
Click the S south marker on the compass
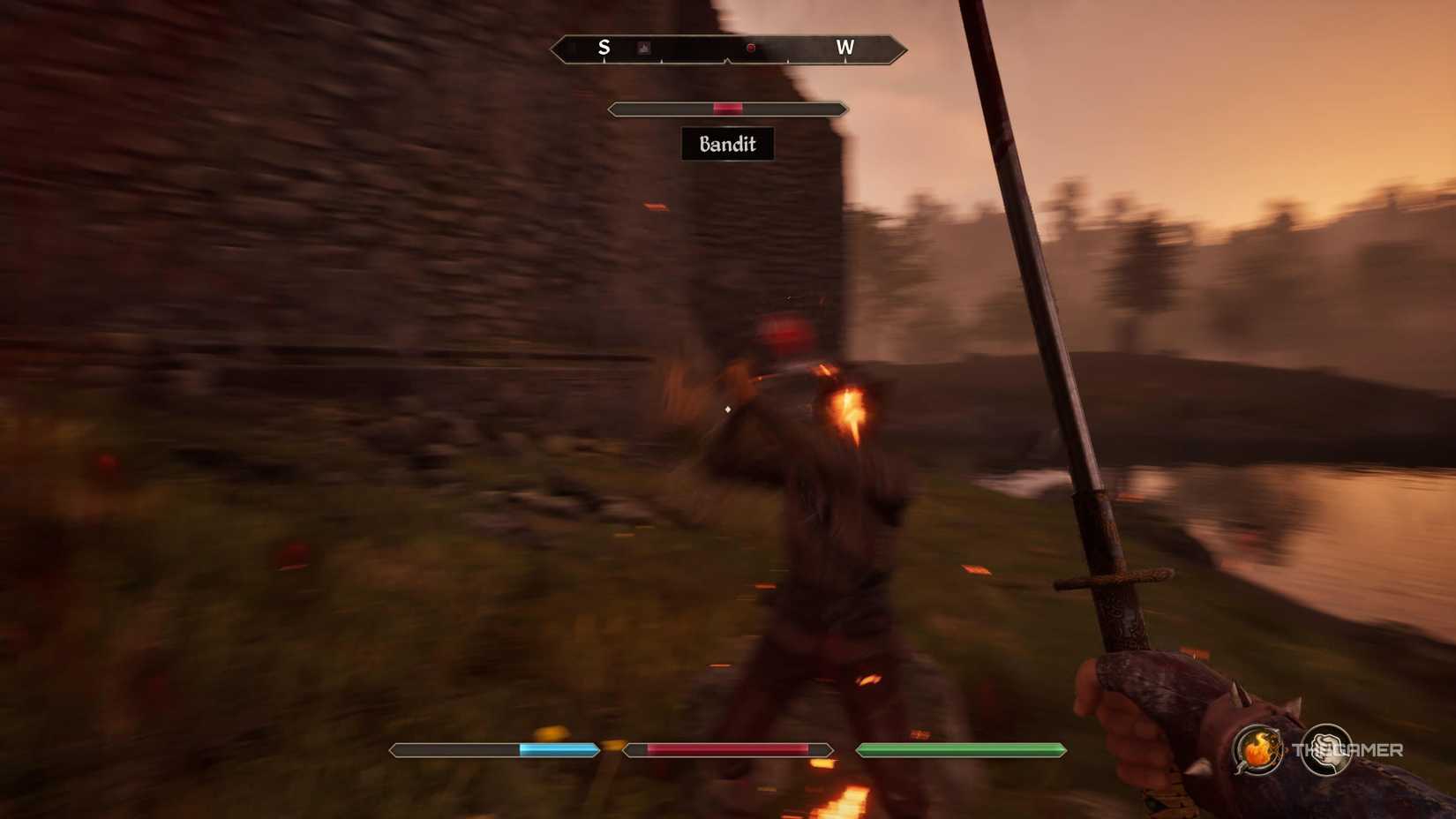point(604,48)
